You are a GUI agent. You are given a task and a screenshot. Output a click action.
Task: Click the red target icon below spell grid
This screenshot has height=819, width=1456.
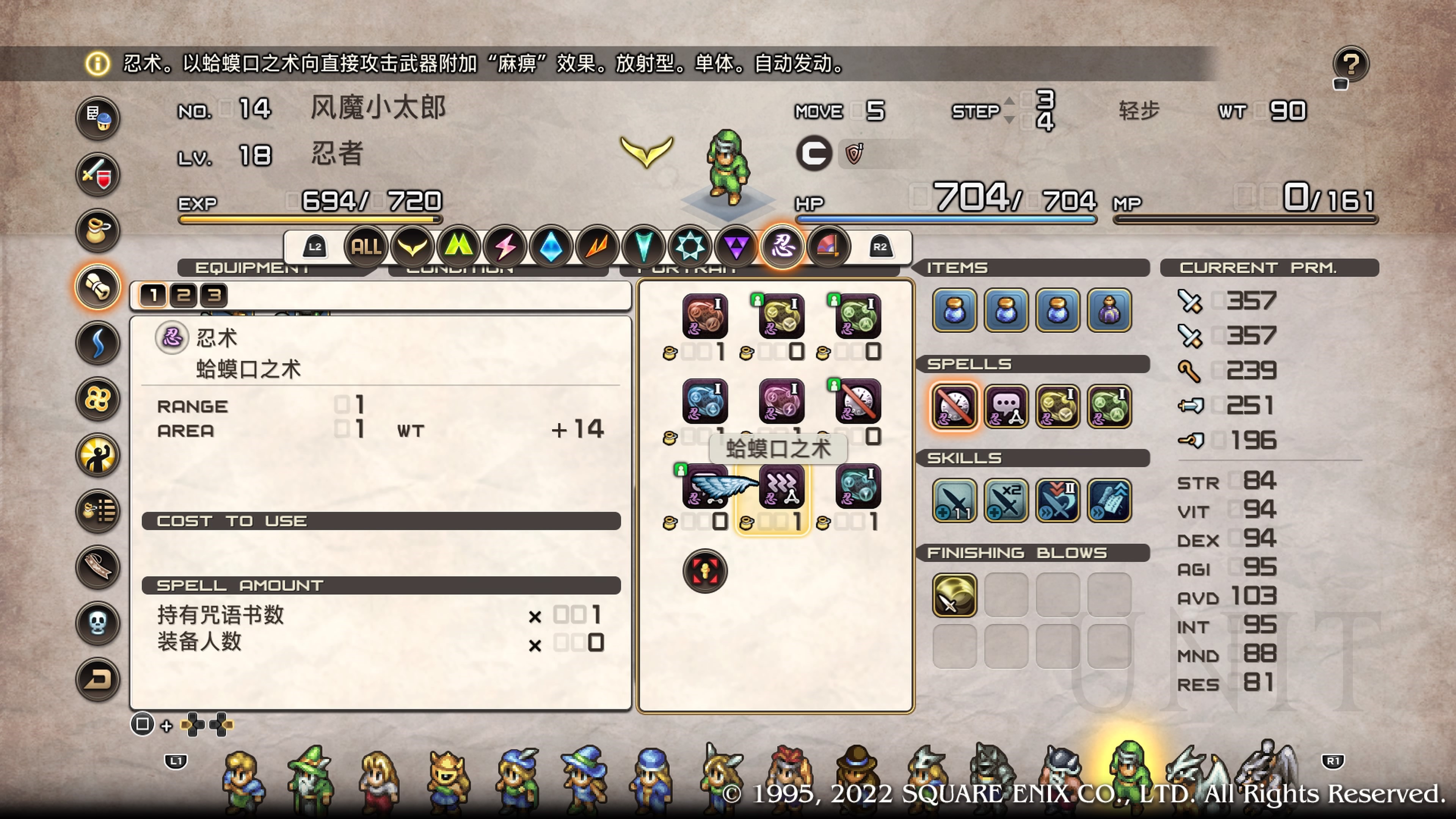[x=705, y=571]
